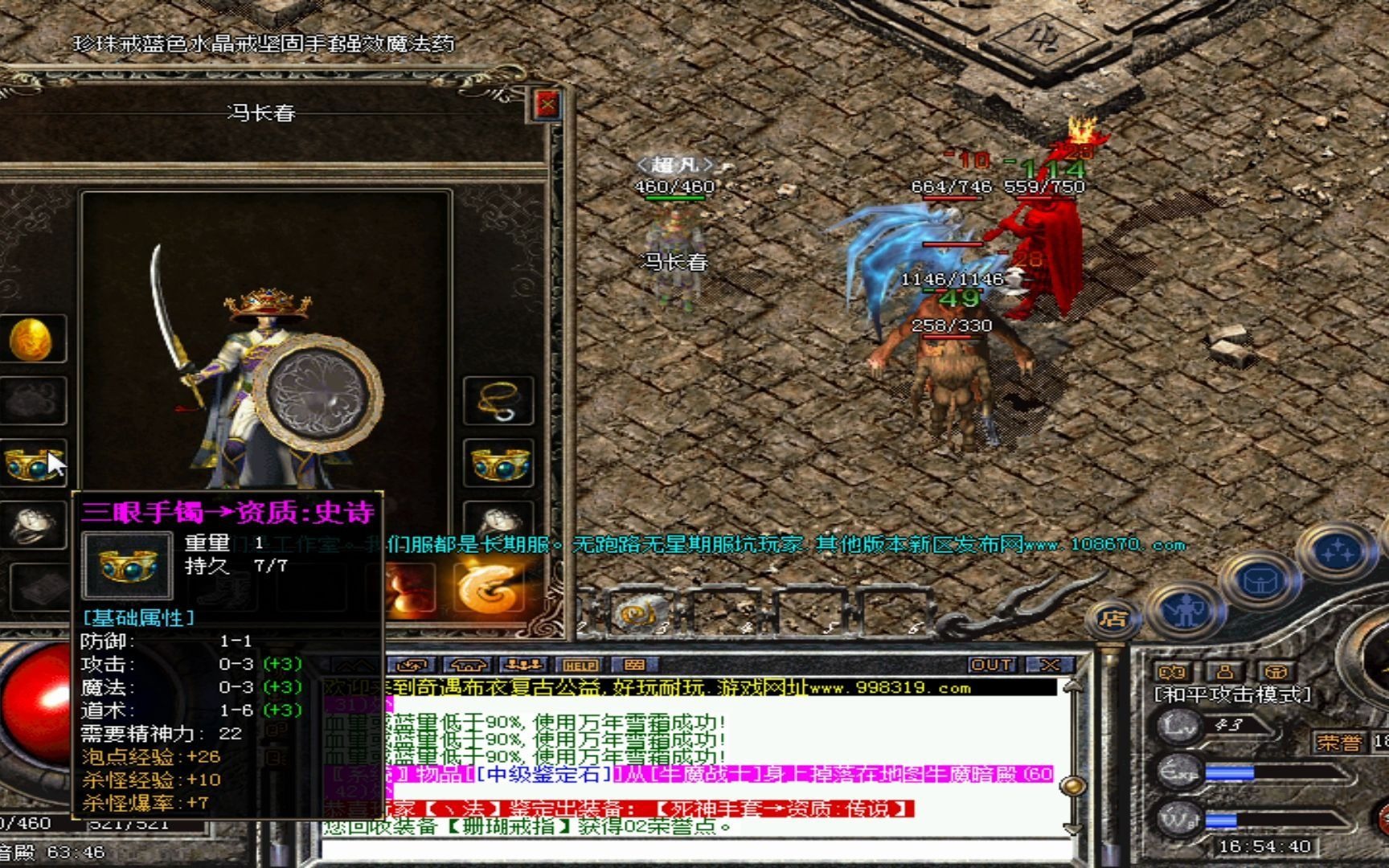Click the HELP button above the chat
This screenshot has width=1389, height=868.
580,665
